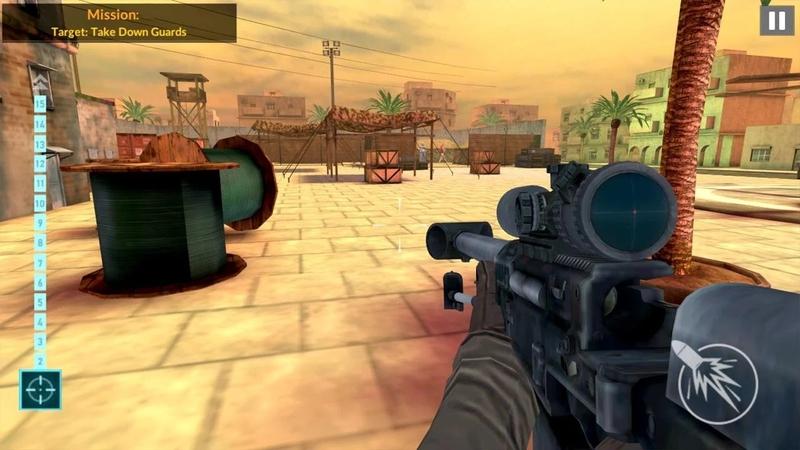Set the zoom slider to level 15
The width and height of the screenshot is (800, 450).
40,103
